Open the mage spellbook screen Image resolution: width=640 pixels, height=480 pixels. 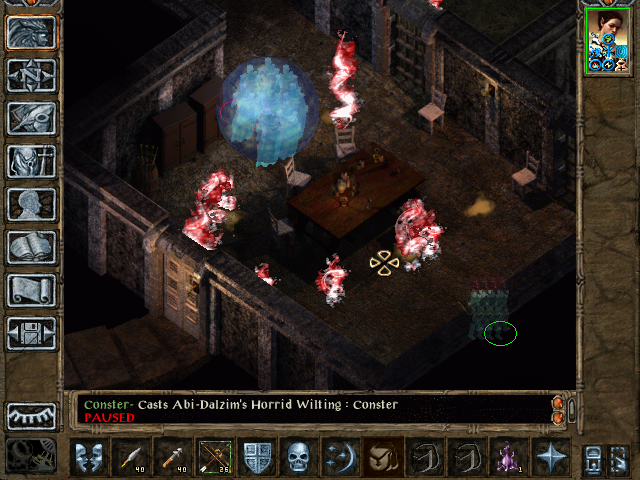point(31,247)
